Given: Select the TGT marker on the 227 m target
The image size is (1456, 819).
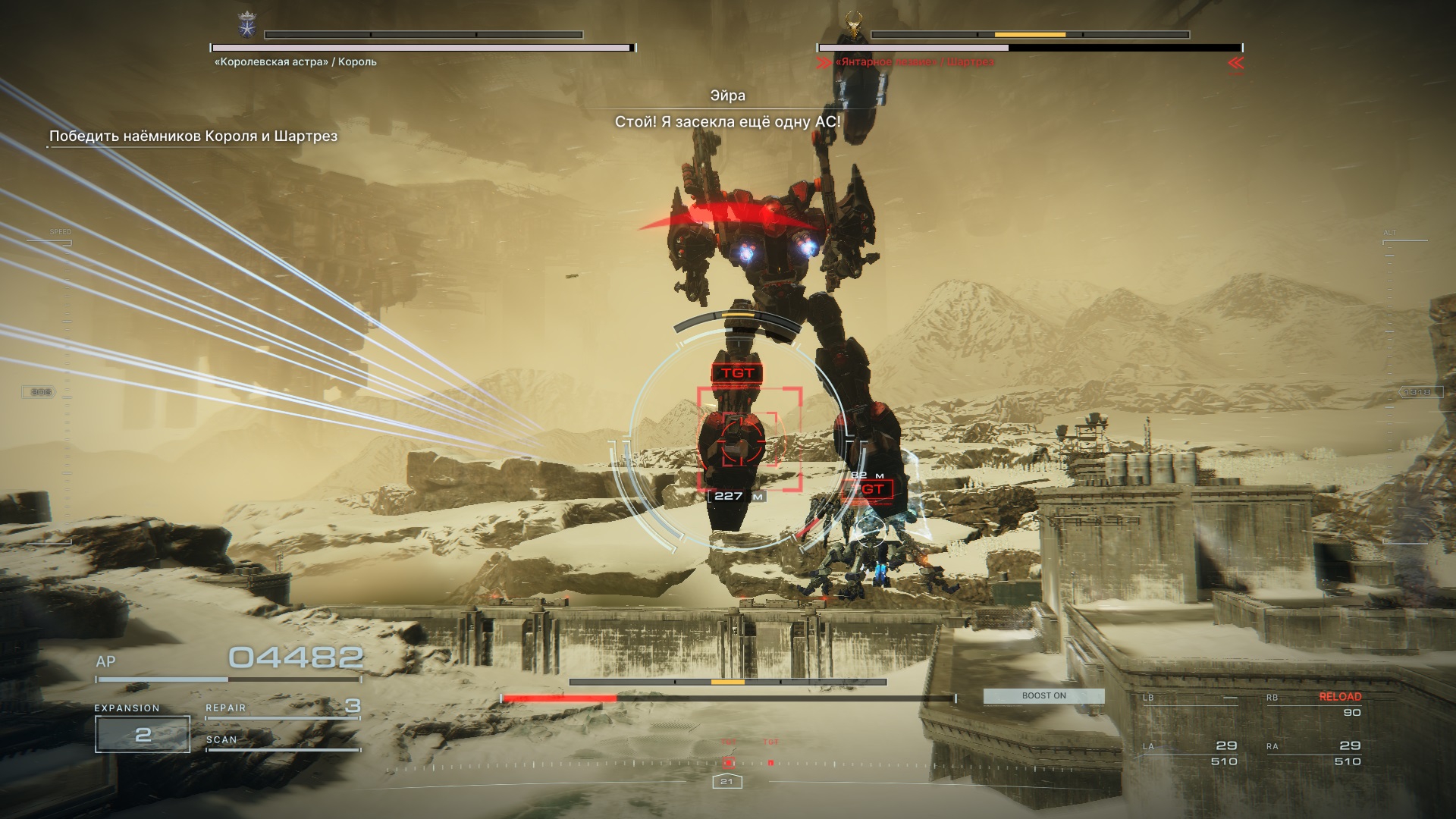Looking at the screenshot, I should coord(737,373).
